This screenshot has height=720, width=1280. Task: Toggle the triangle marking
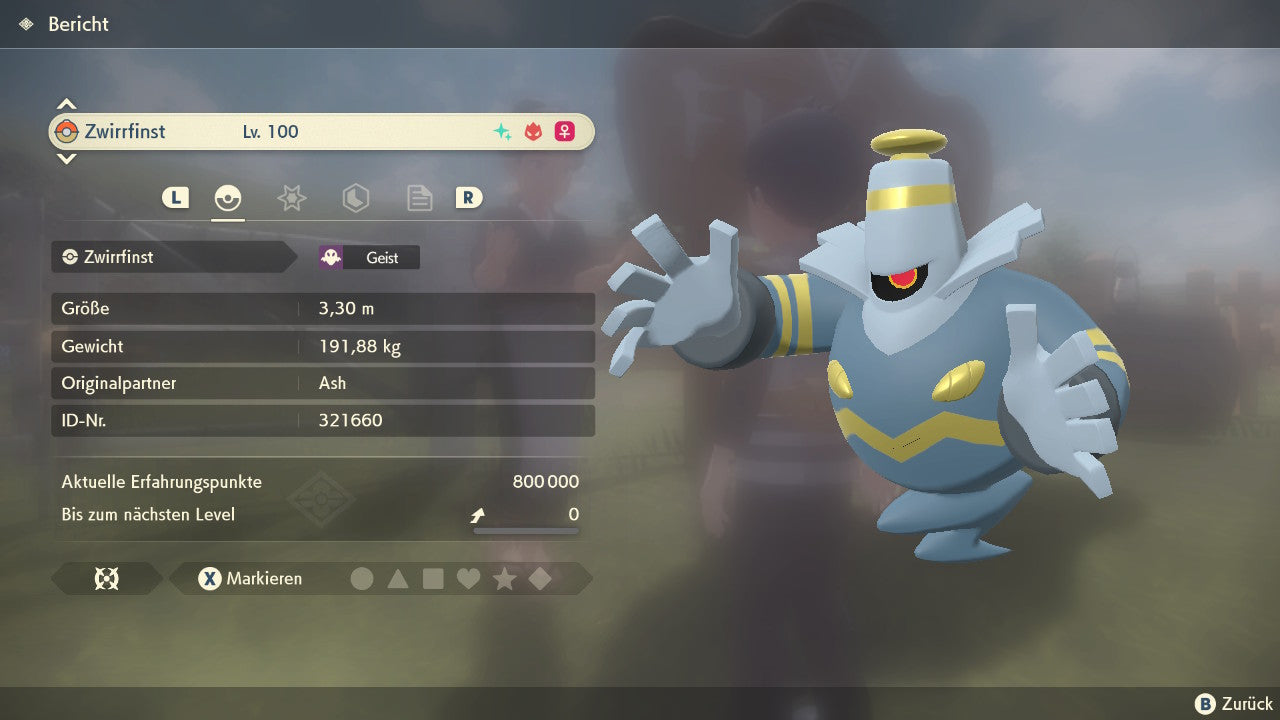point(398,579)
